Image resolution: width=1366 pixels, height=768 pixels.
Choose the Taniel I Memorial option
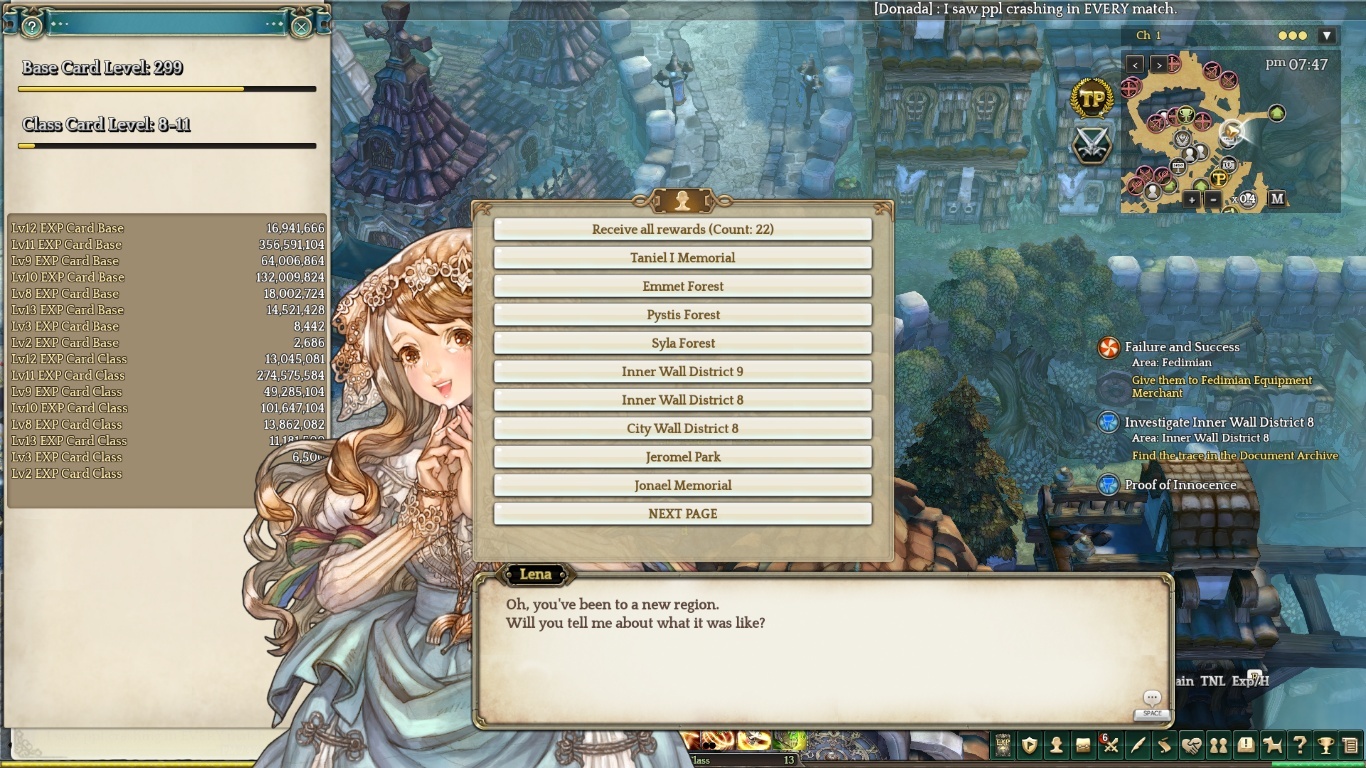(x=683, y=258)
